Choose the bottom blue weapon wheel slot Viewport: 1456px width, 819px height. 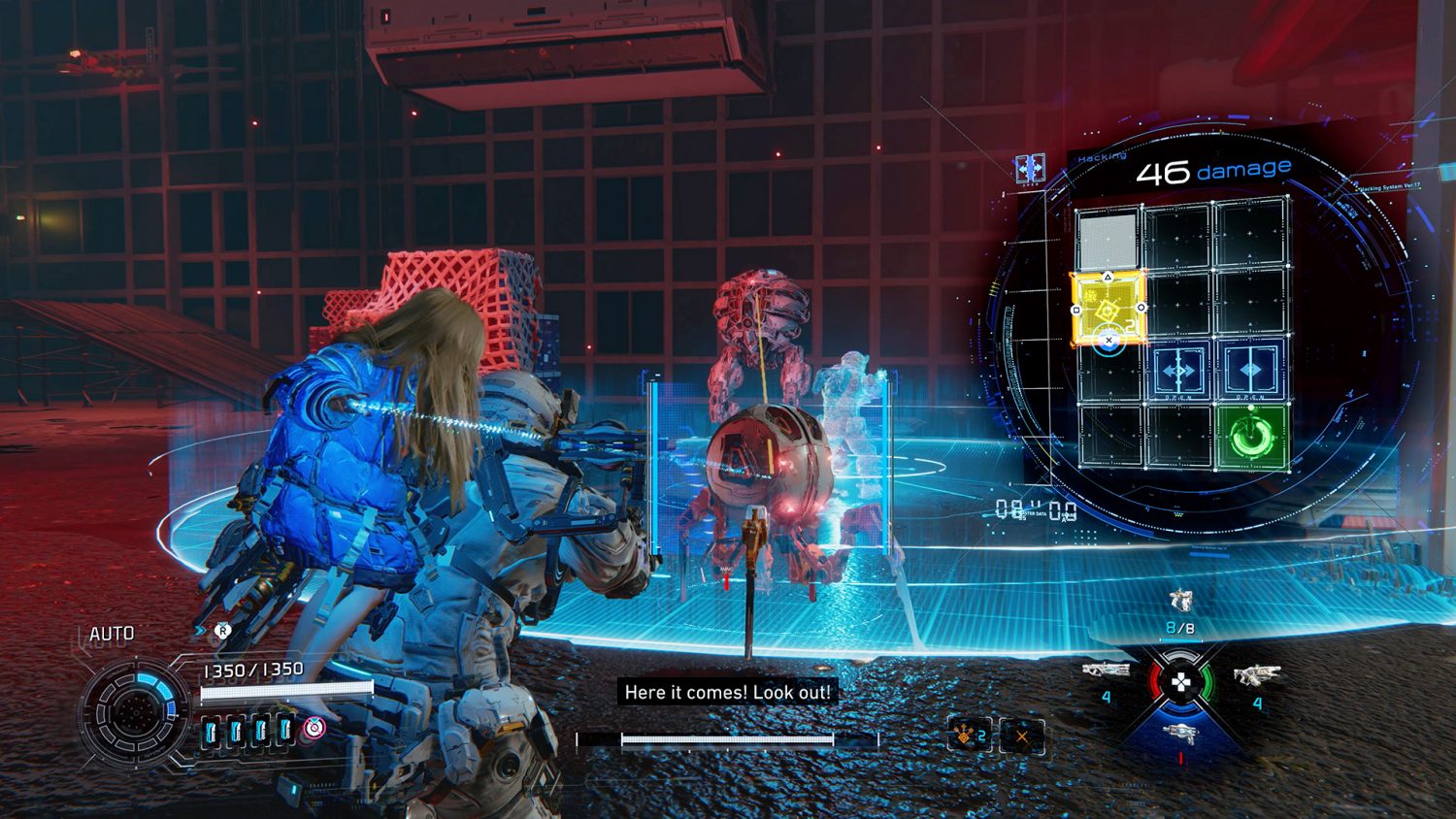coord(1180,733)
